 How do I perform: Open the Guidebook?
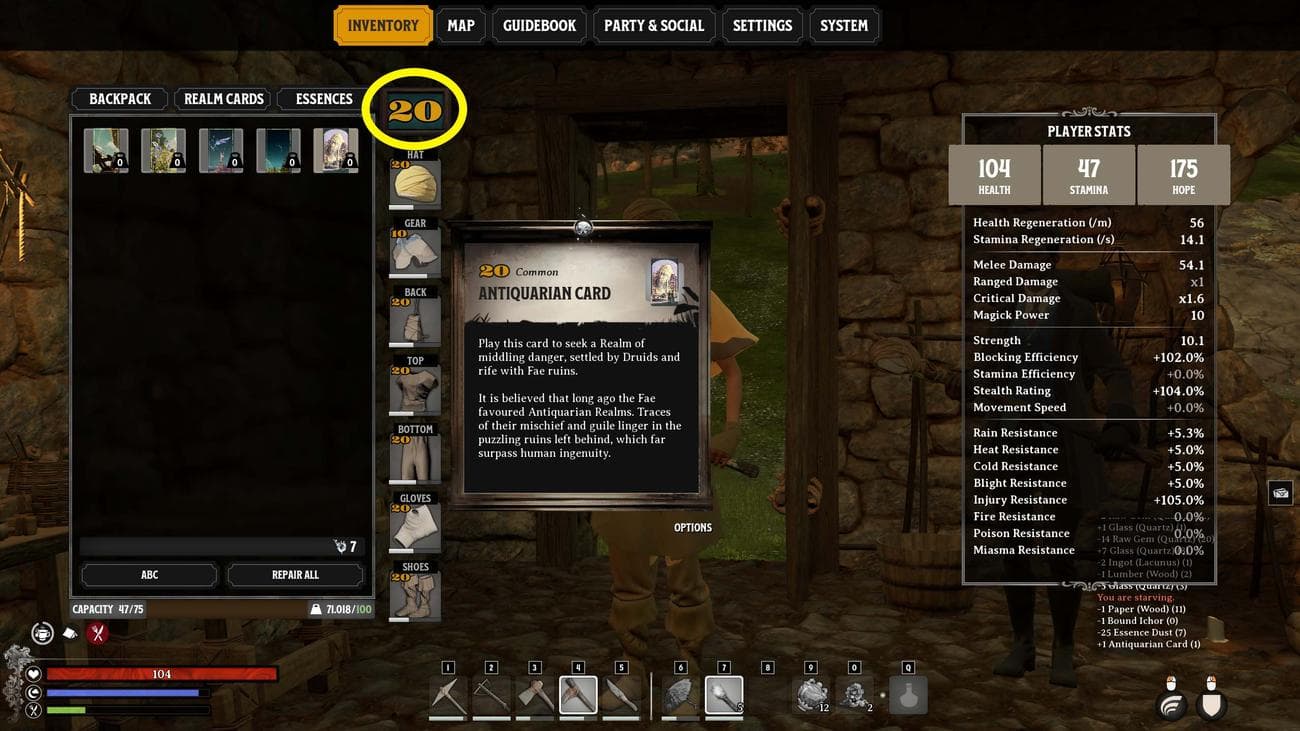point(539,26)
